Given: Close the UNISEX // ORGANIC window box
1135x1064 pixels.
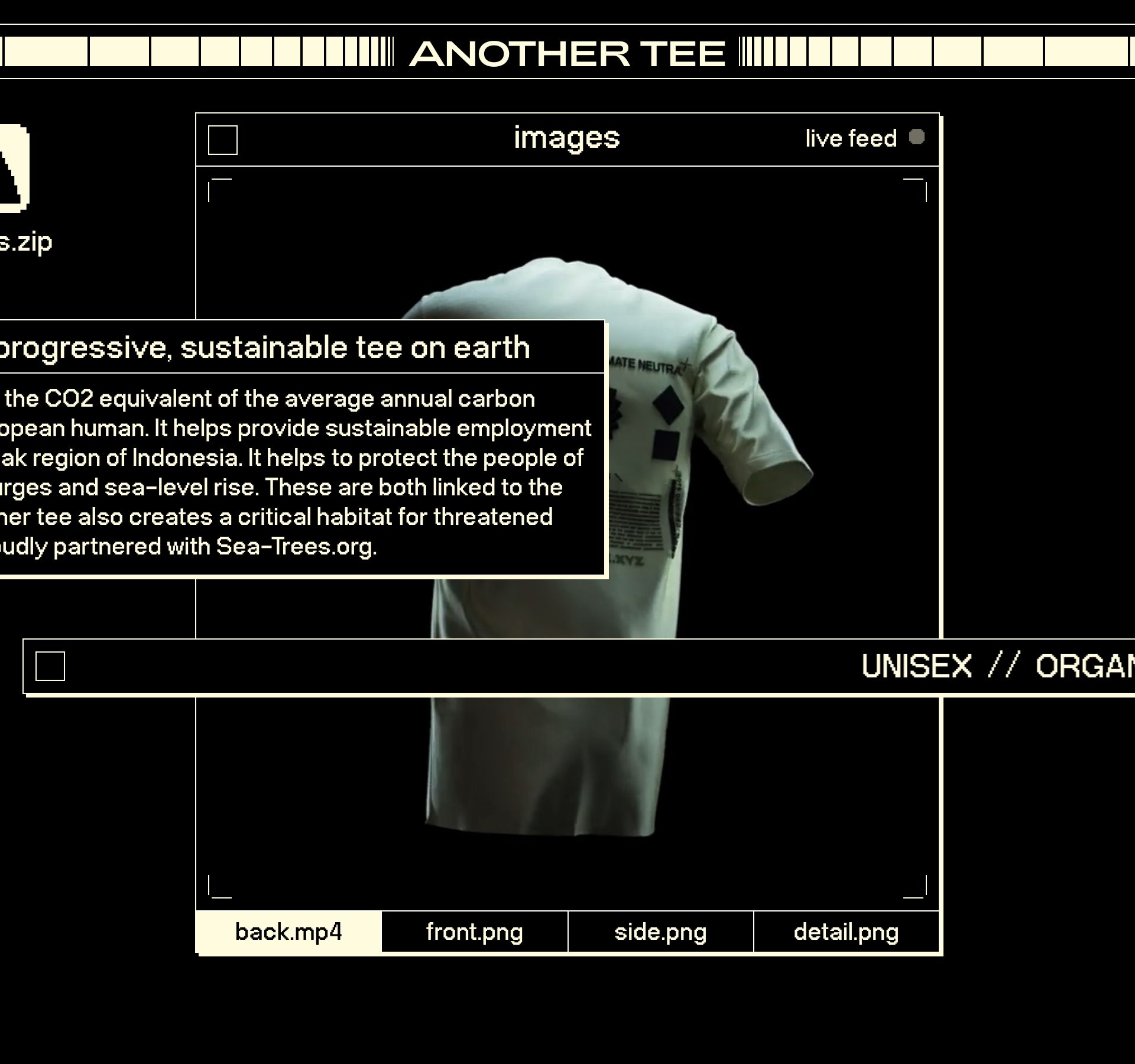Looking at the screenshot, I should pos(50,666).
